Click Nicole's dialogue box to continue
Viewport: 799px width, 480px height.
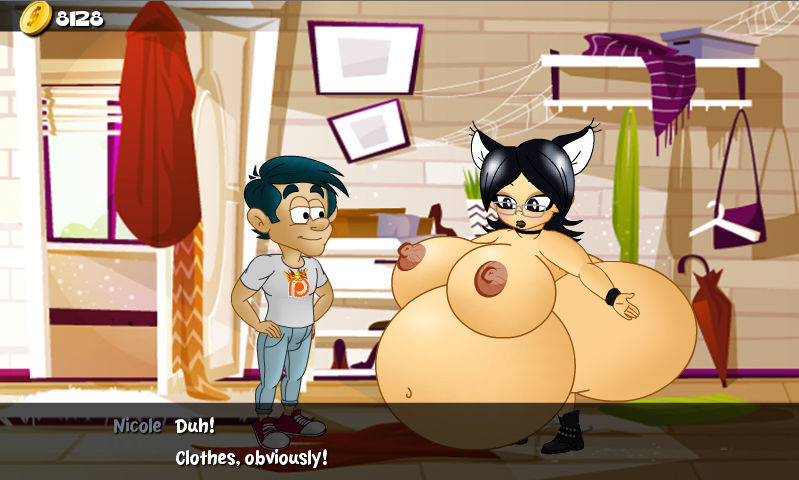click(x=400, y=442)
